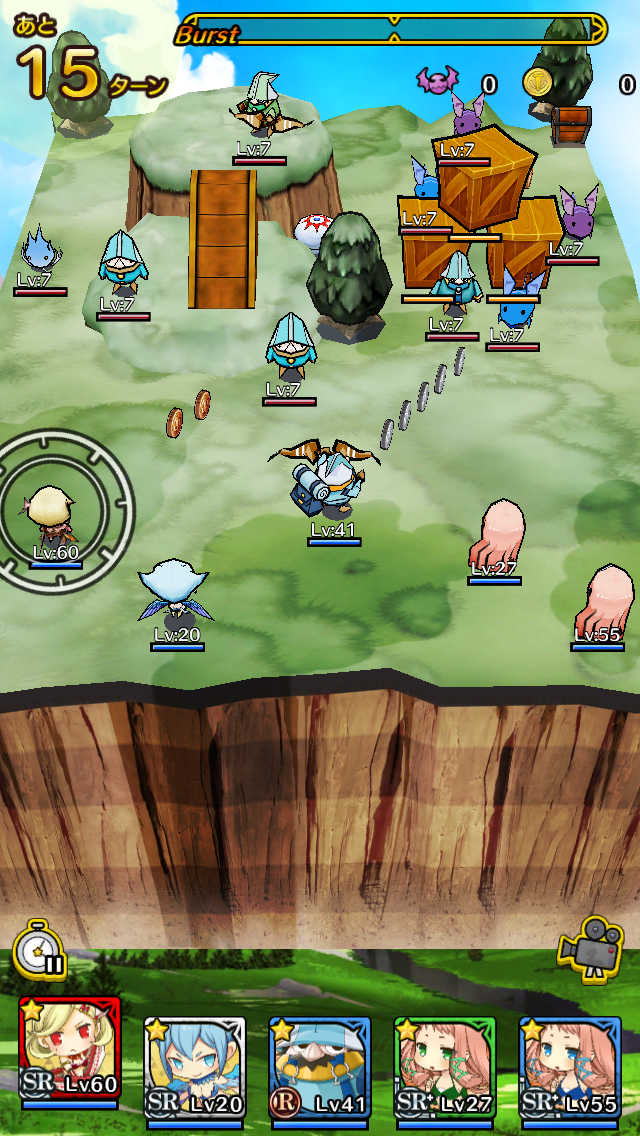Choose the blue-haired SR Lv20 character portrait
The width and height of the screenshot is (640, 1136).
194,1060
